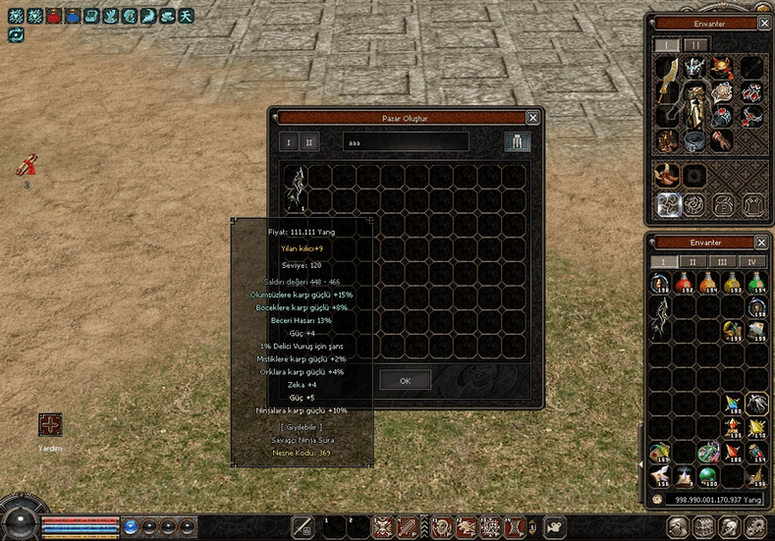The width and height of the screenshot is (775, 541).
Task: Switch to shop page I
Action: 290,142
